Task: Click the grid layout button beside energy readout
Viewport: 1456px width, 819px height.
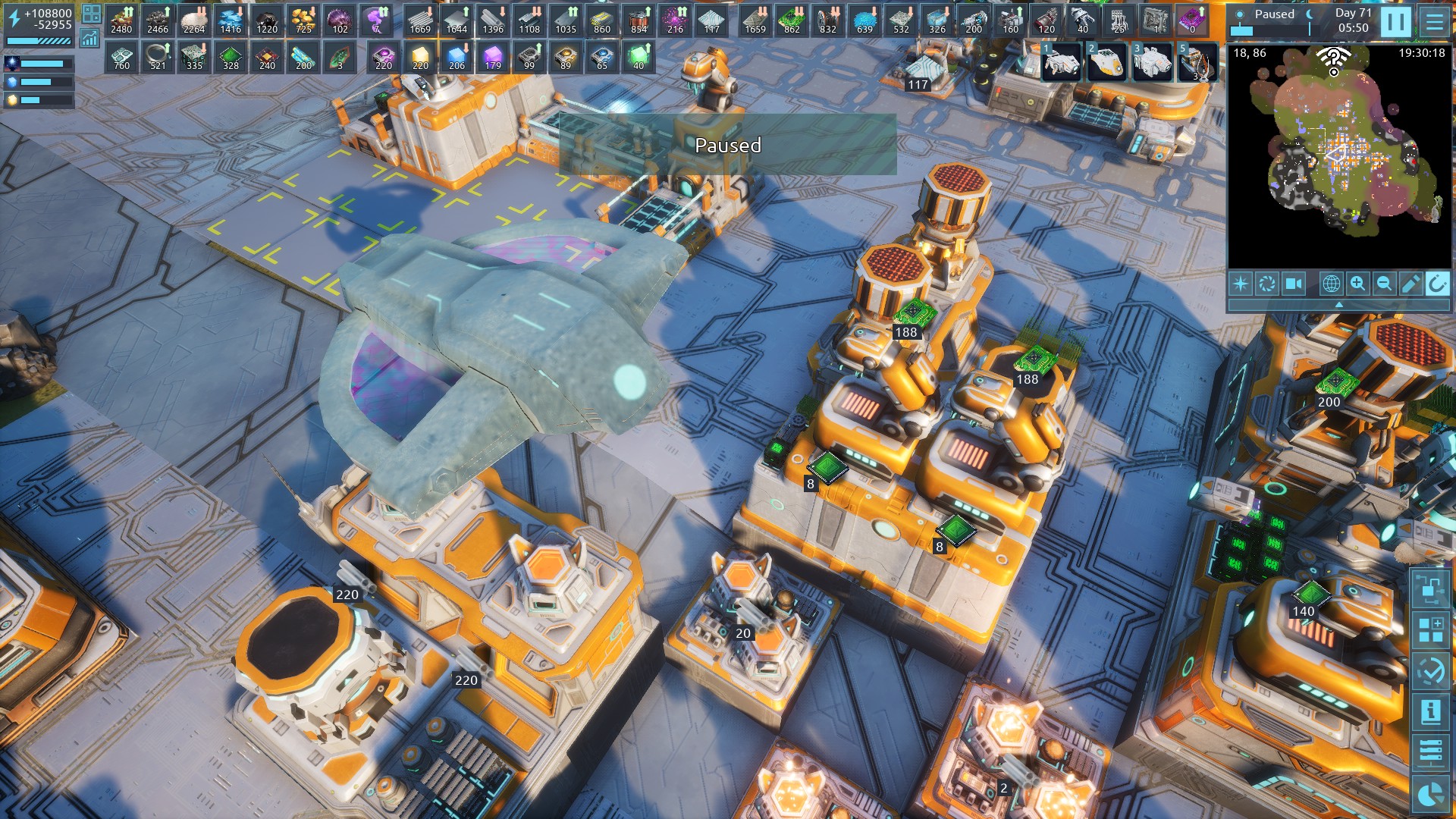Action: (x=91, y=14)
